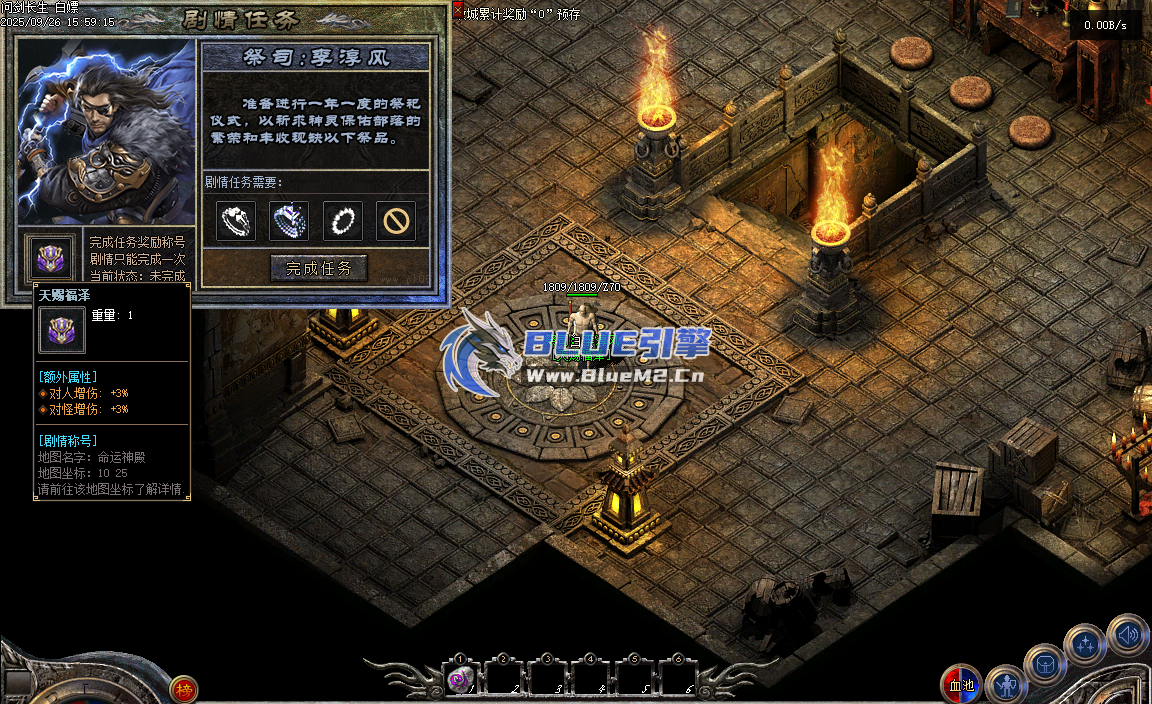Click the 天赐福泽 item icon in tooltip
This screenshot has height=704, width=1152.
pos(62,330)
